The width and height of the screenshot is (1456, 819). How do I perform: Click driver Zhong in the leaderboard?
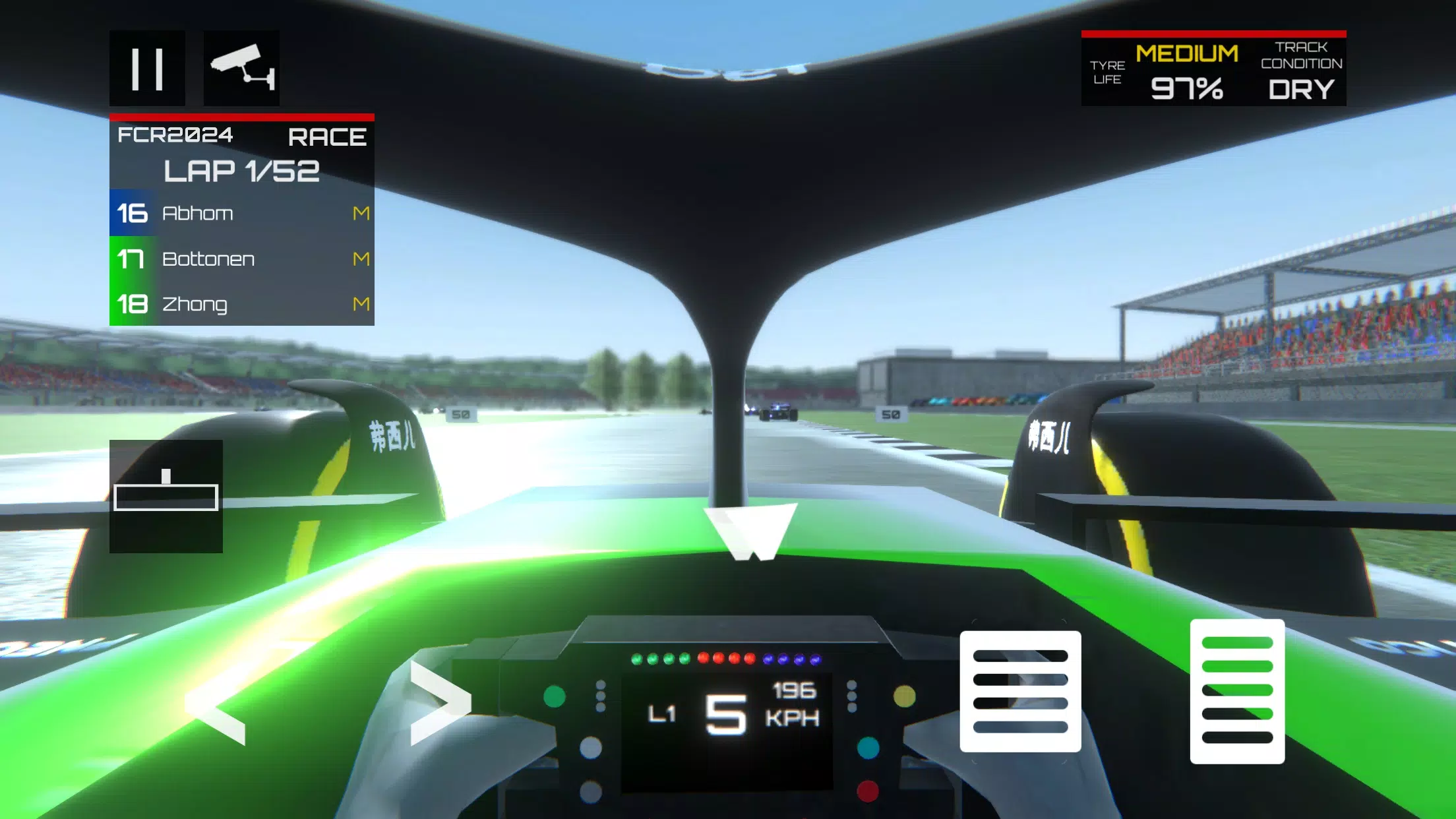(x=196, y=305)
